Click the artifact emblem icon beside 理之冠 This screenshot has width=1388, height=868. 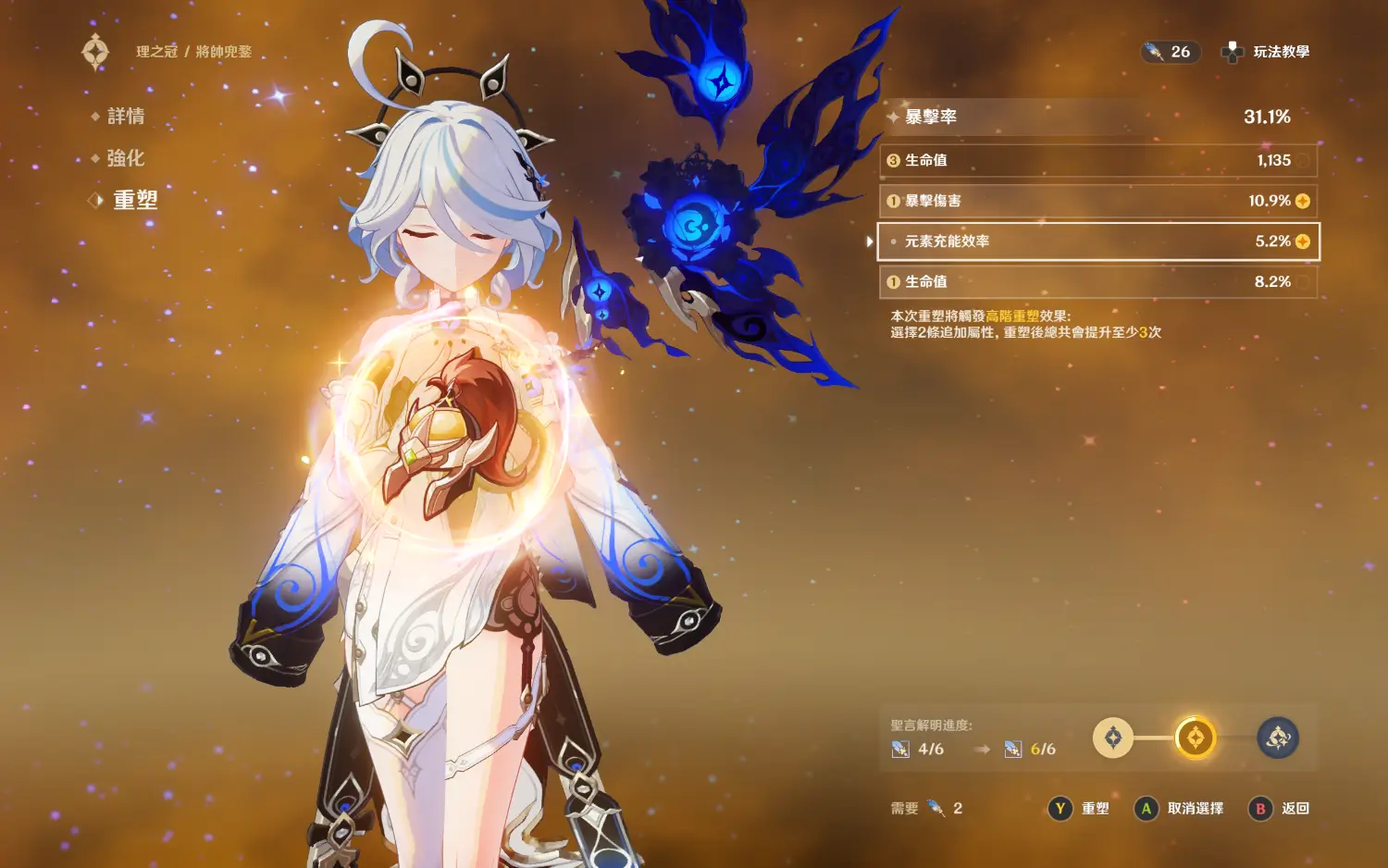click(x=95, y=52)
